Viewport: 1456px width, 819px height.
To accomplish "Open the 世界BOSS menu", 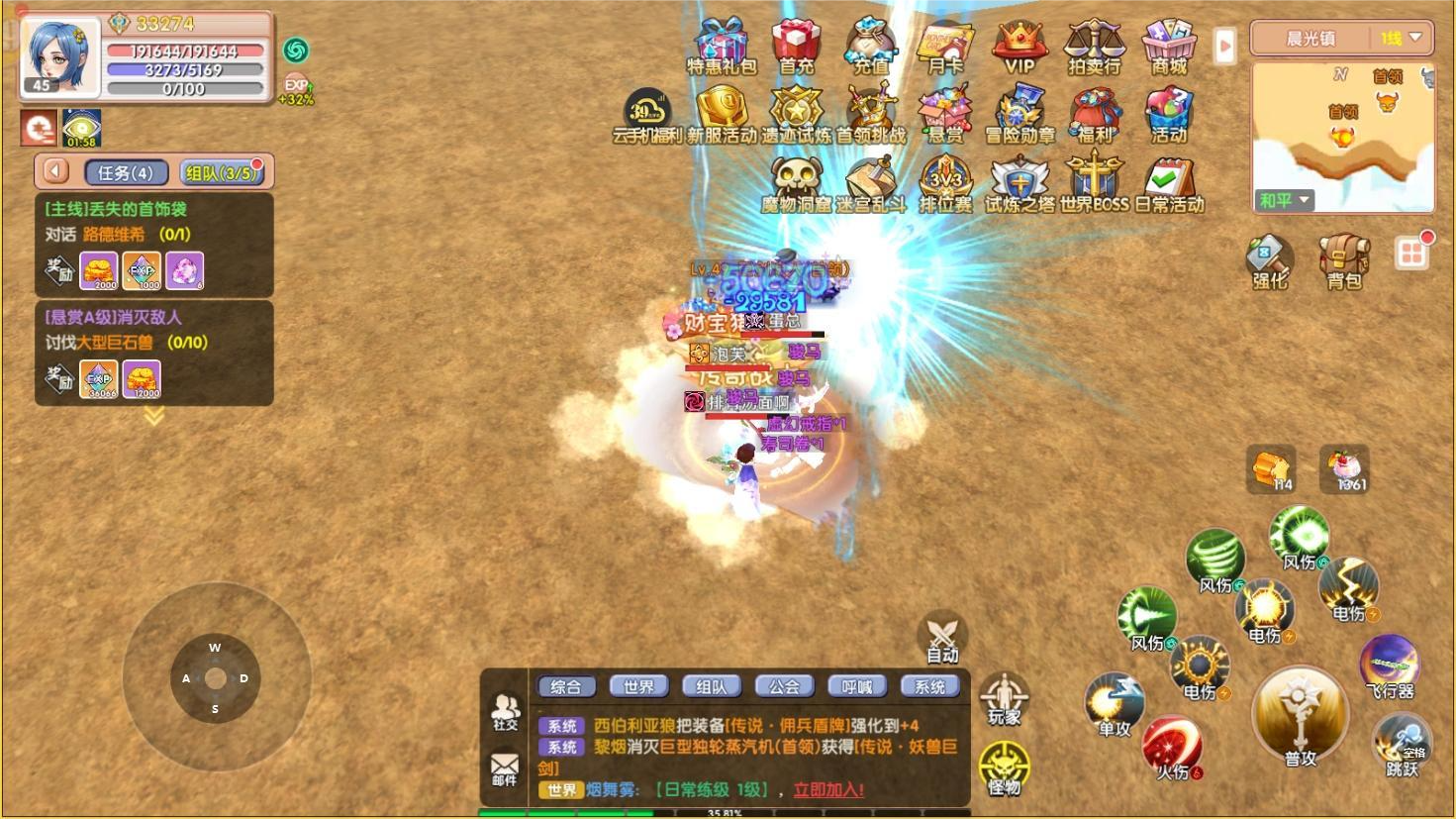I will pyautogui.click(x=1094, y=184).
